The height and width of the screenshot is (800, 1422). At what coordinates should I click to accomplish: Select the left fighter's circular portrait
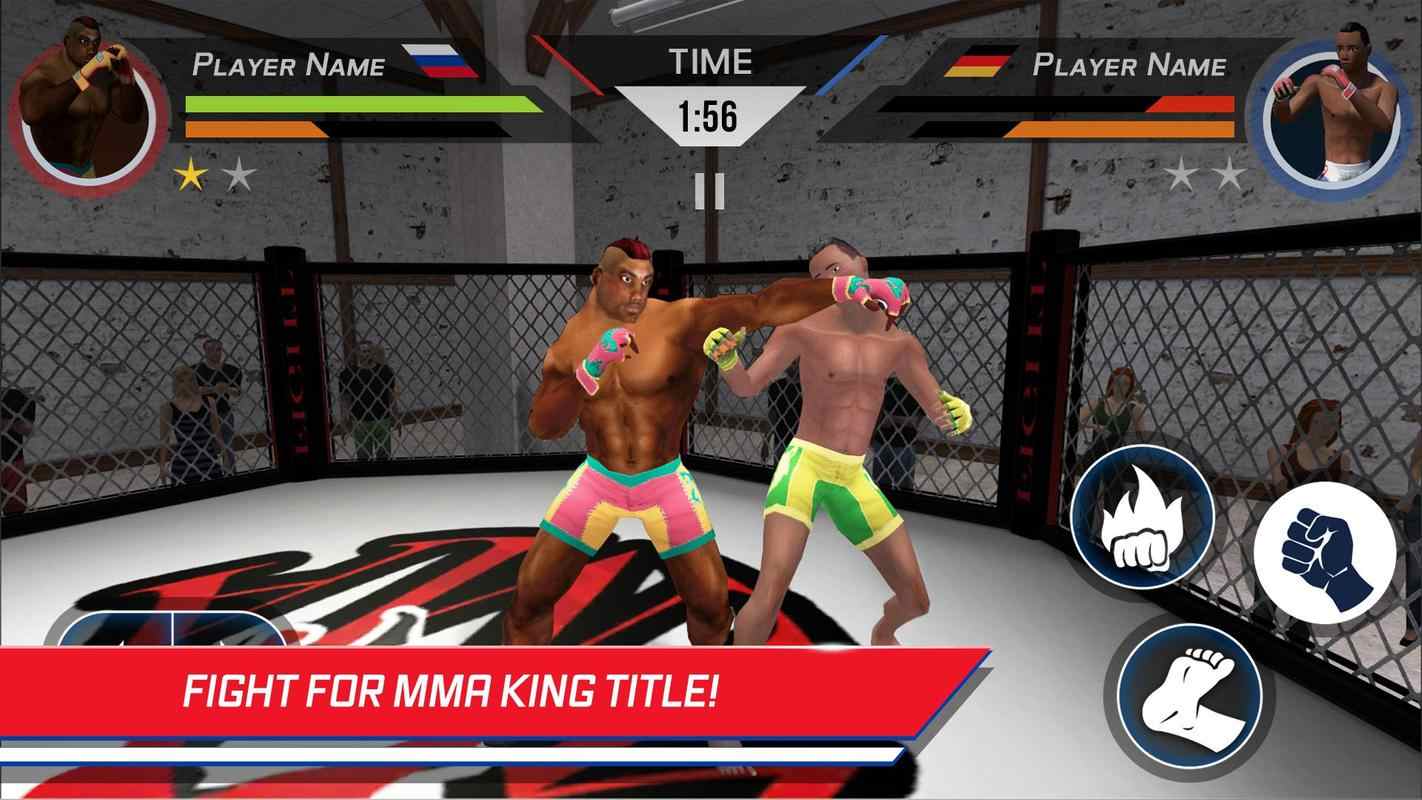click(x=88, y=100)
